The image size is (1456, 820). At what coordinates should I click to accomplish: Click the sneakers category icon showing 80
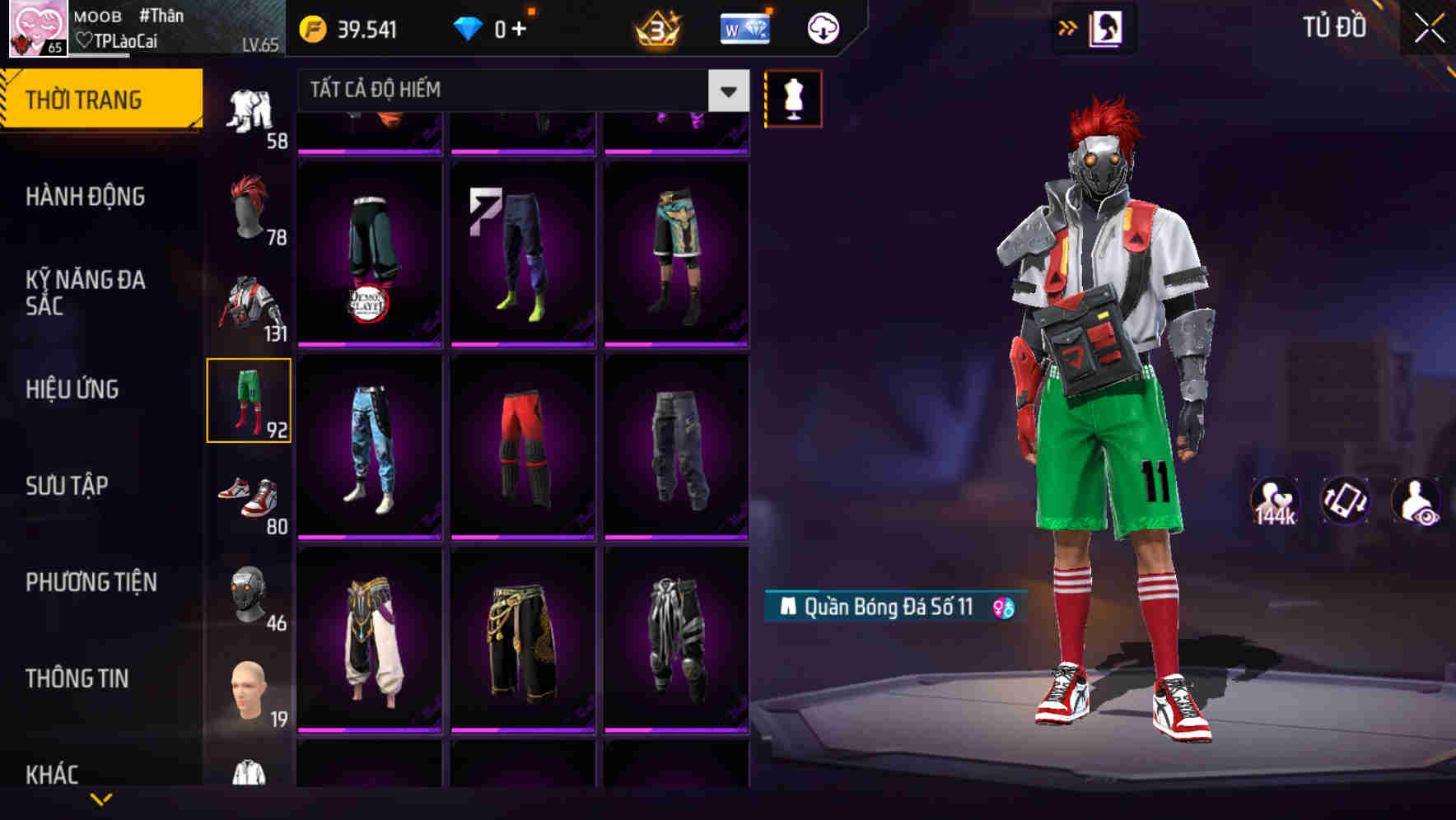pyautogui.click(x=249, y=498)
